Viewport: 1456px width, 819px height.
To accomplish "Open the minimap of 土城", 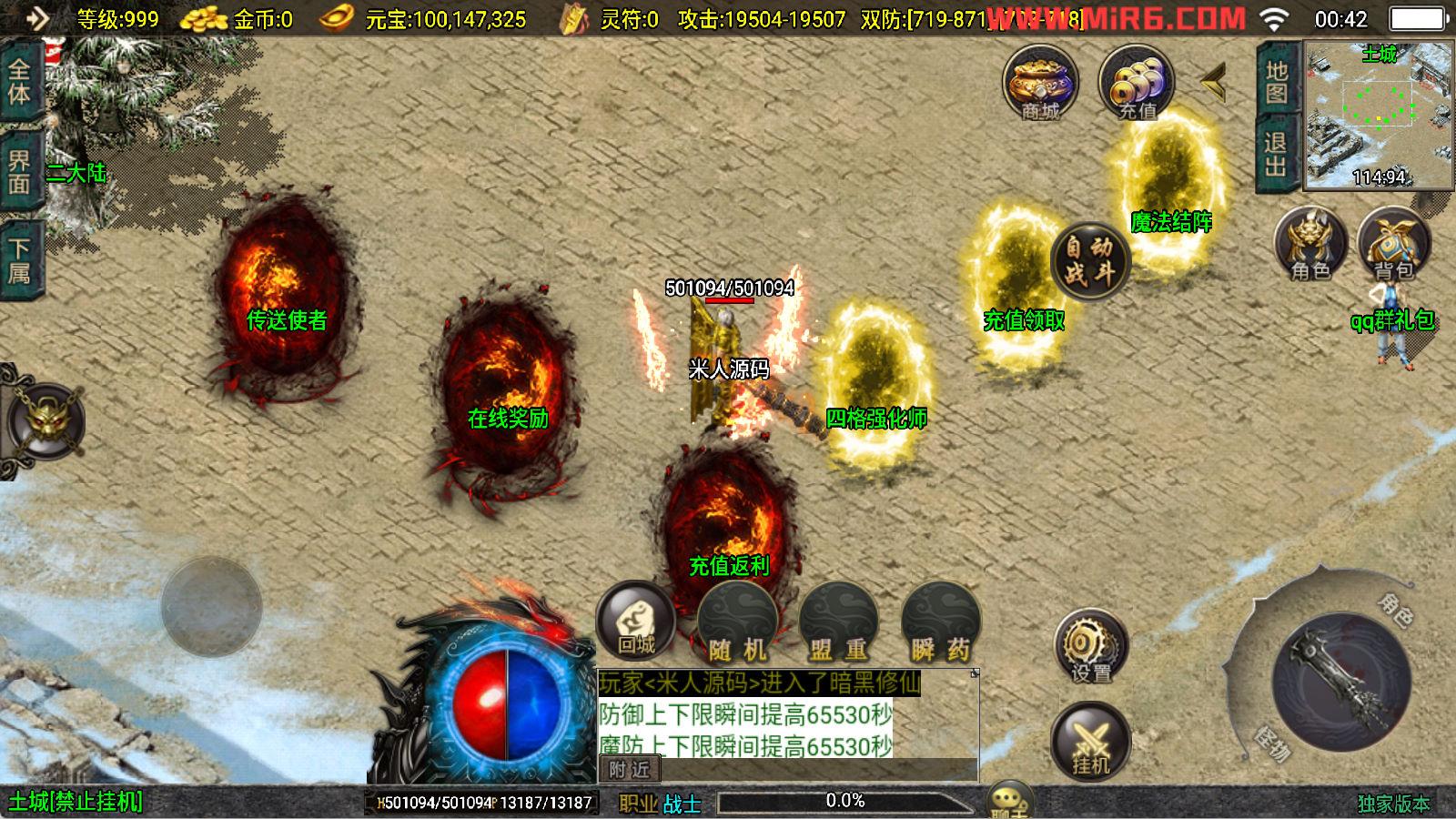I will click(x=1379, y=116).
